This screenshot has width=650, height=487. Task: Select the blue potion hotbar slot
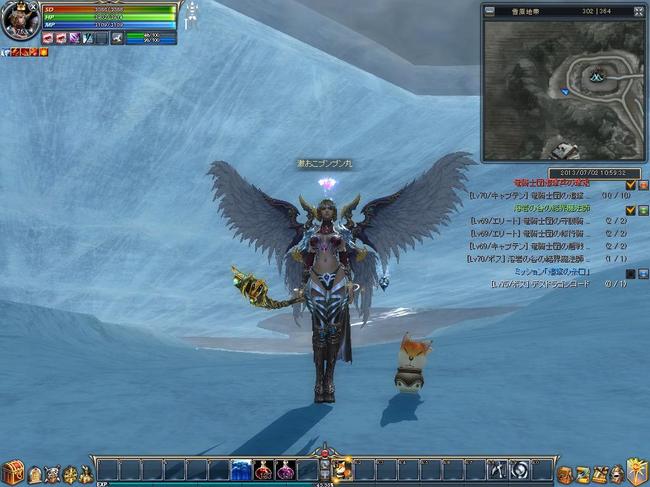pyautogui.click(x=242, y=470)
